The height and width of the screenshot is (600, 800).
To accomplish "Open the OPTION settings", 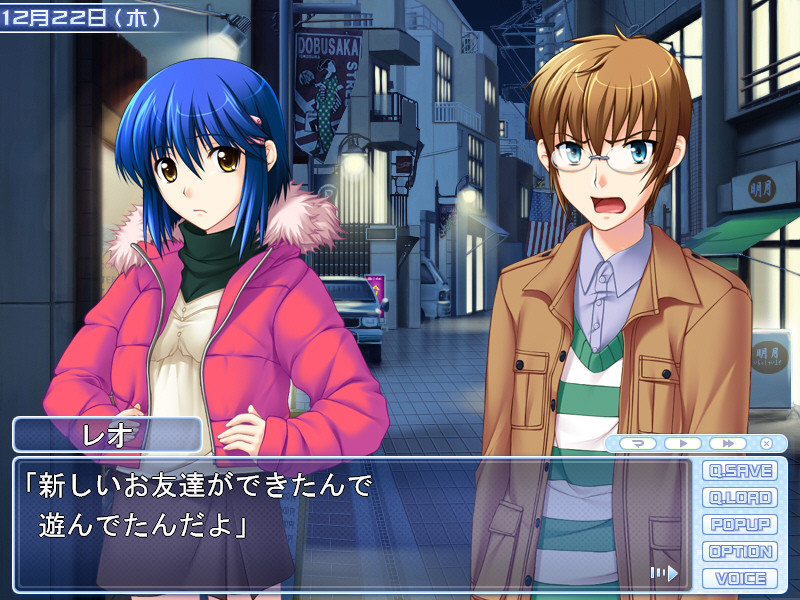I will (740, 551).
